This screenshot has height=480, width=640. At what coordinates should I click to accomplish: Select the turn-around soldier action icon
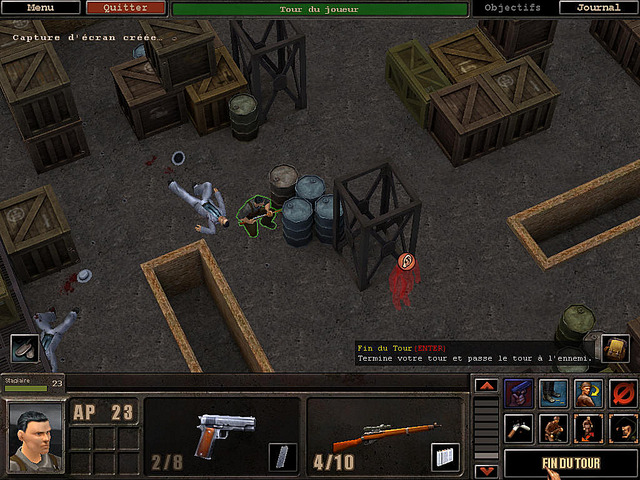(589, 393)
